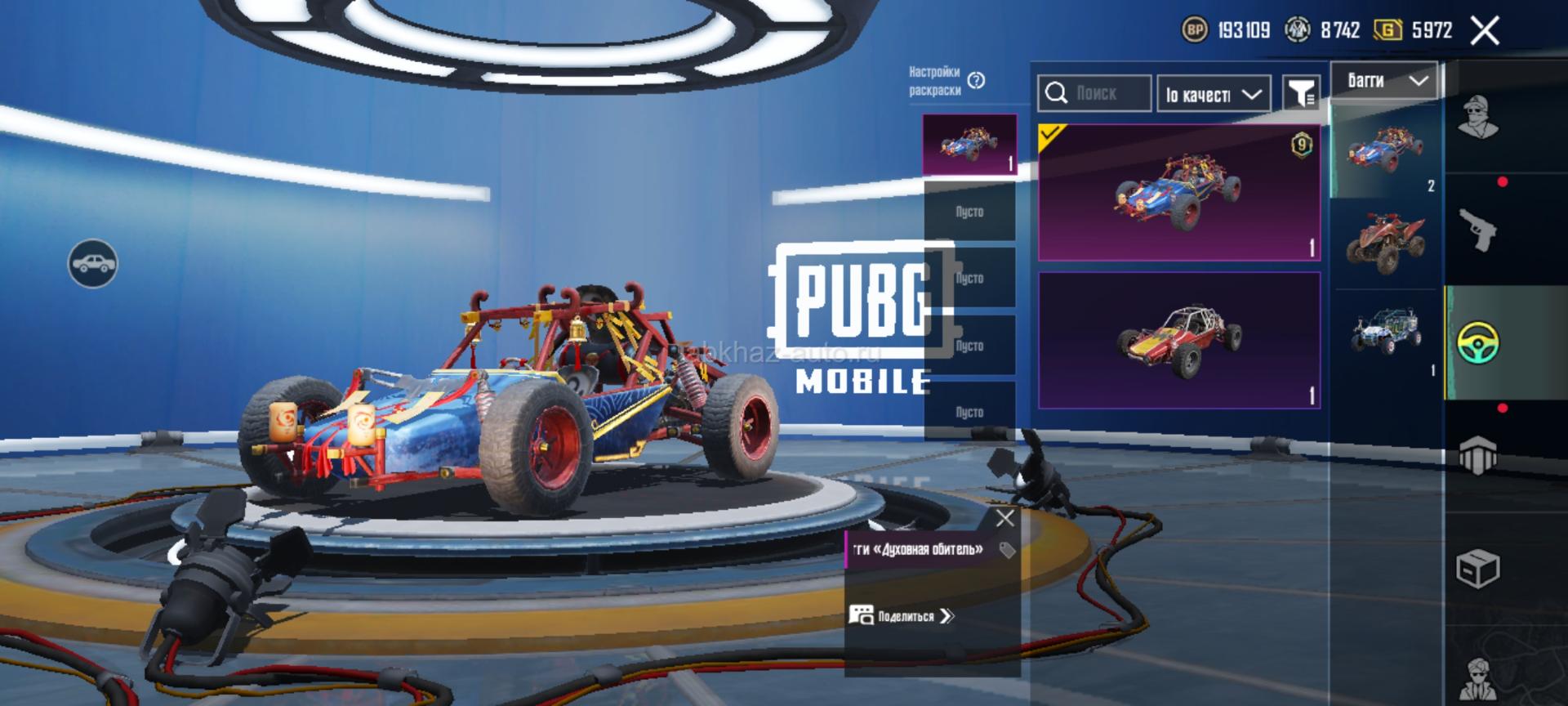This screenshot has height=706, width=1568.
Task: Choose the red and yellow buggy skin
Action: coord(1178,340)
